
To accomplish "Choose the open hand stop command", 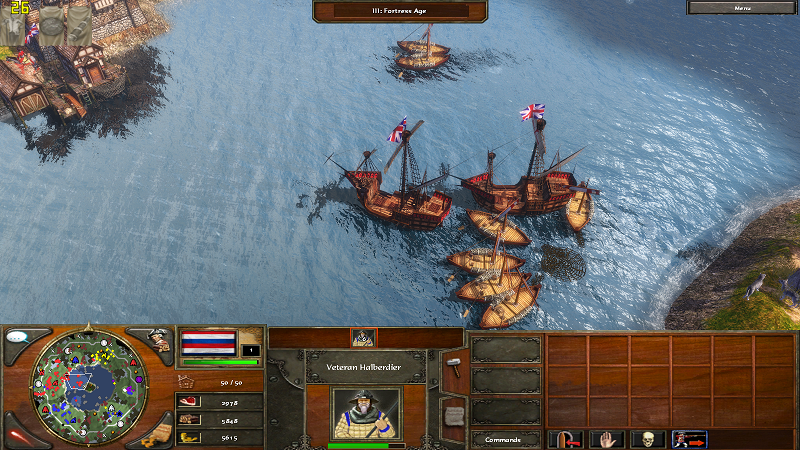I will 607,439.
